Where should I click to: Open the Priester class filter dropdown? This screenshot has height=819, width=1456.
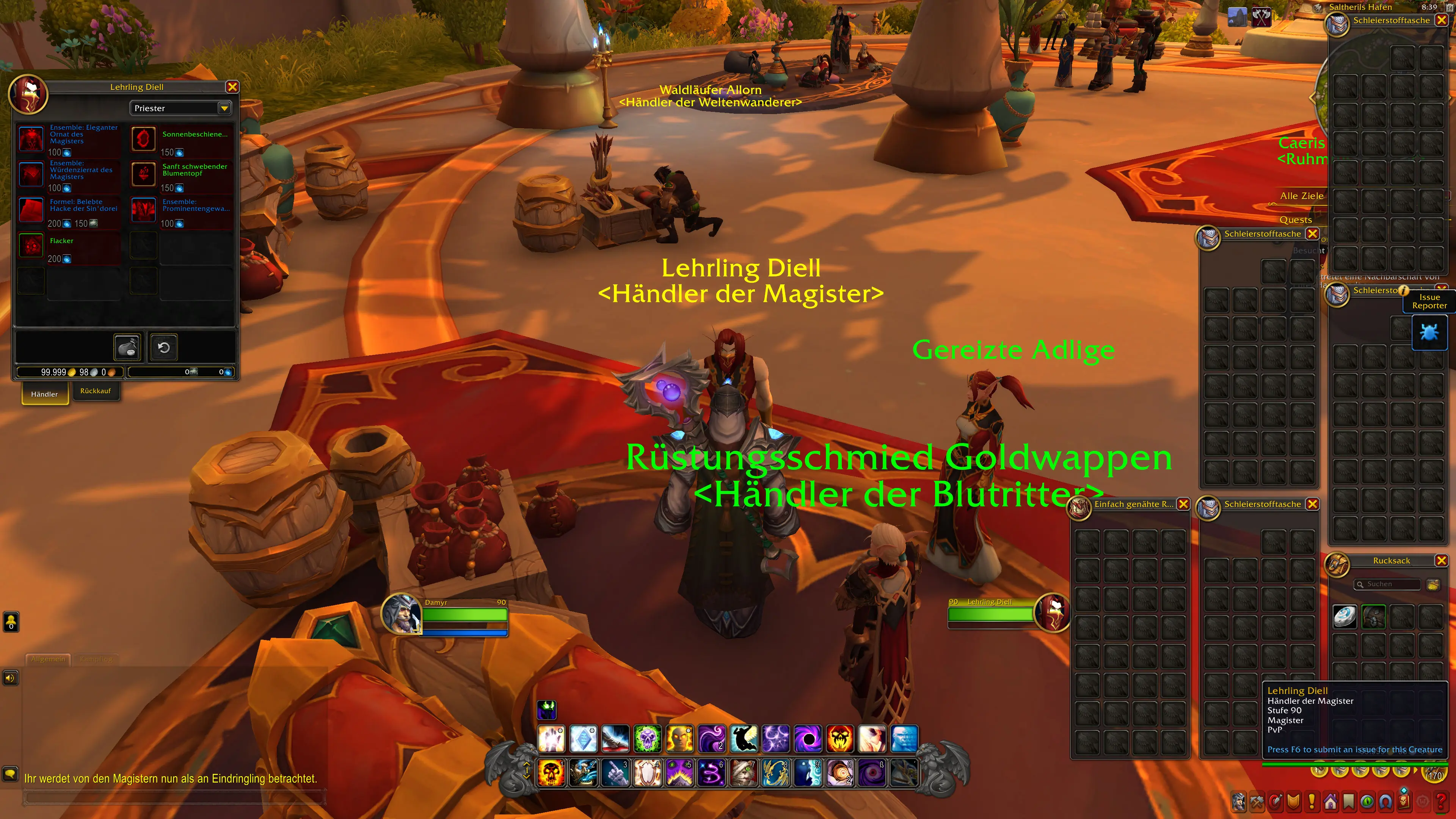pos(224,108)
